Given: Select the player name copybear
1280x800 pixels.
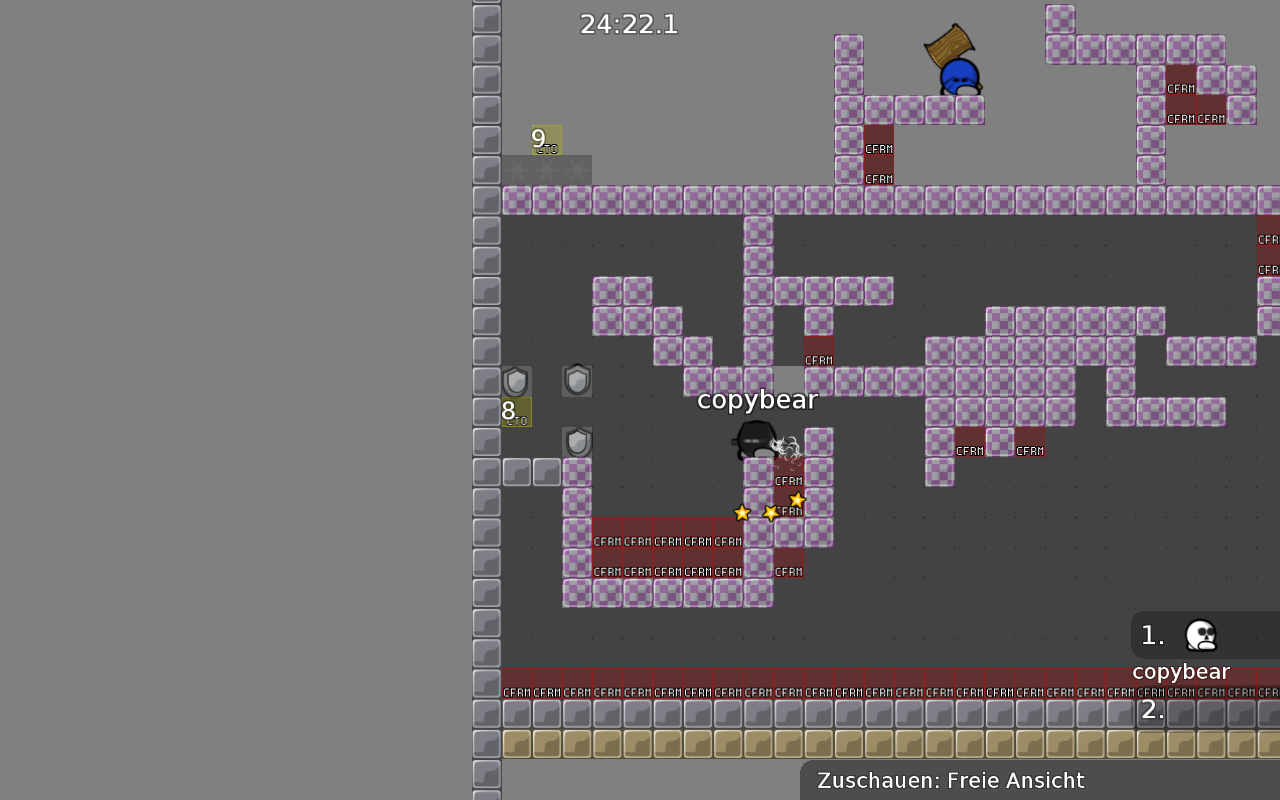Looking at the screenshot, I should point(757,399).
